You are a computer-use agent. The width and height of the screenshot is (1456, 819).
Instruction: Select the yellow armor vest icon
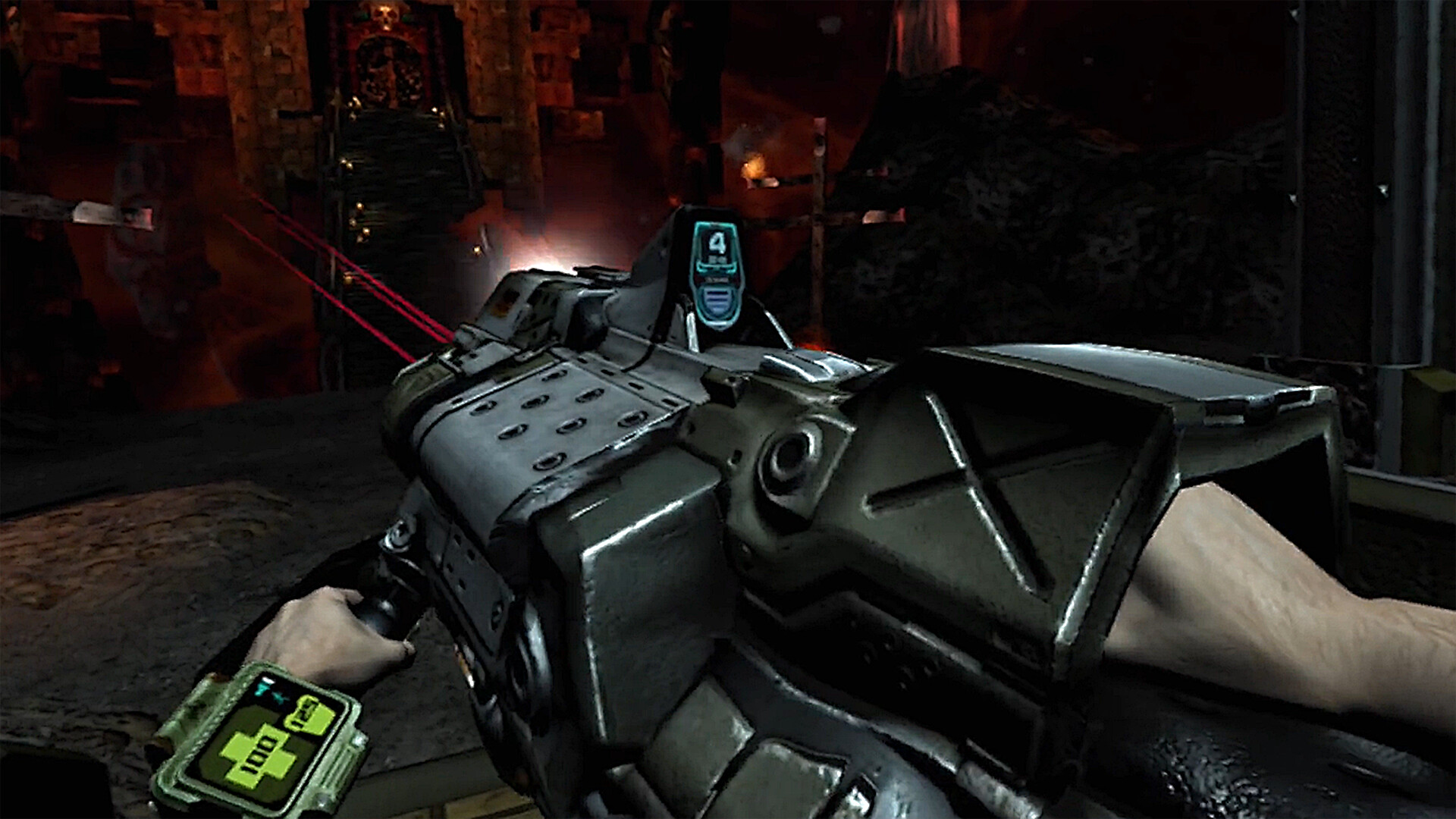point(309,714)
